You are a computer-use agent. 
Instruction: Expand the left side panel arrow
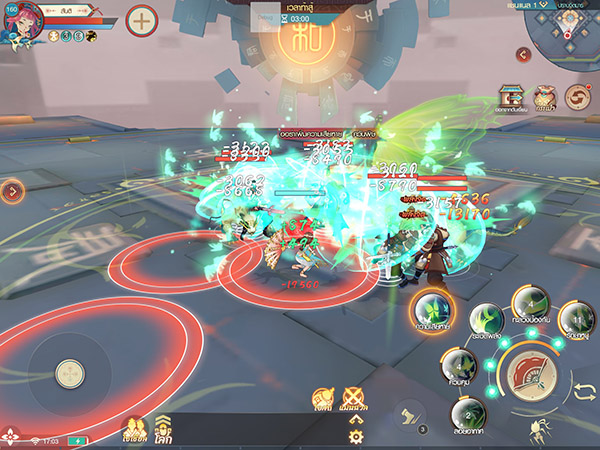click(x=11, y=190)
